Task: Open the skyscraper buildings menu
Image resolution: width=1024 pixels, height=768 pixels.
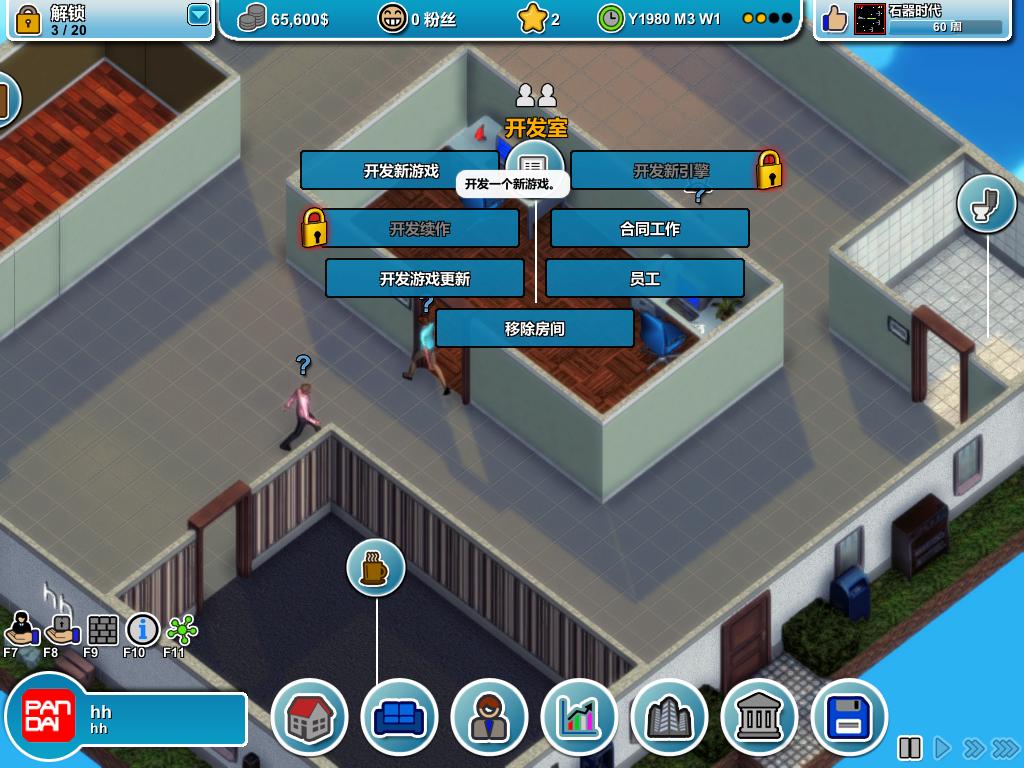Action: click(669, 717)
